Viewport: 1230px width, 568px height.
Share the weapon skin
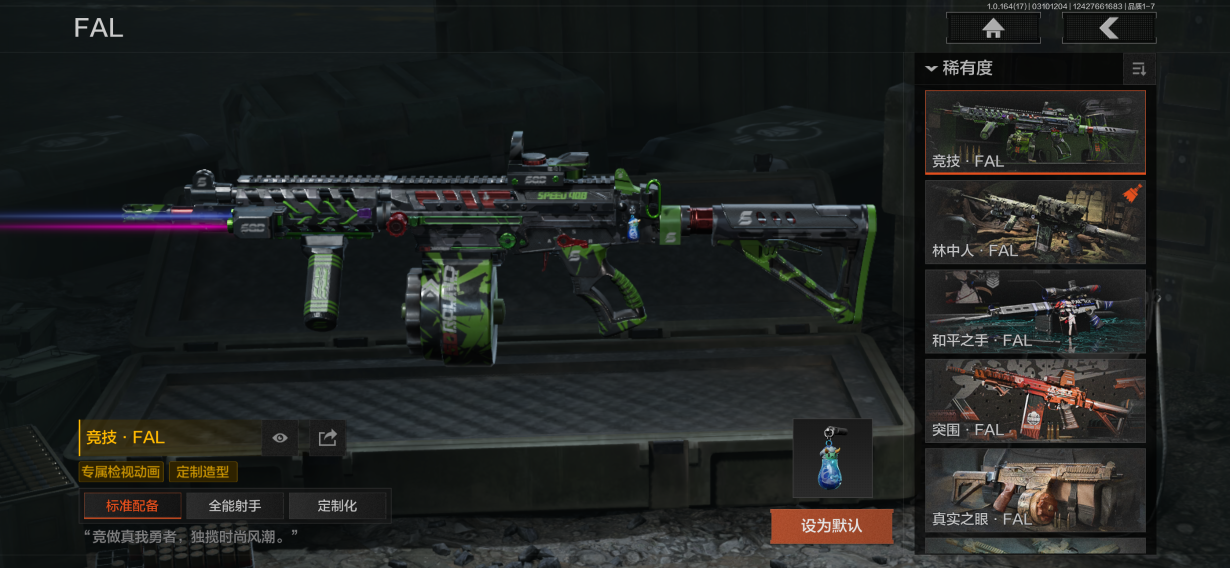[x=327, y=438]
